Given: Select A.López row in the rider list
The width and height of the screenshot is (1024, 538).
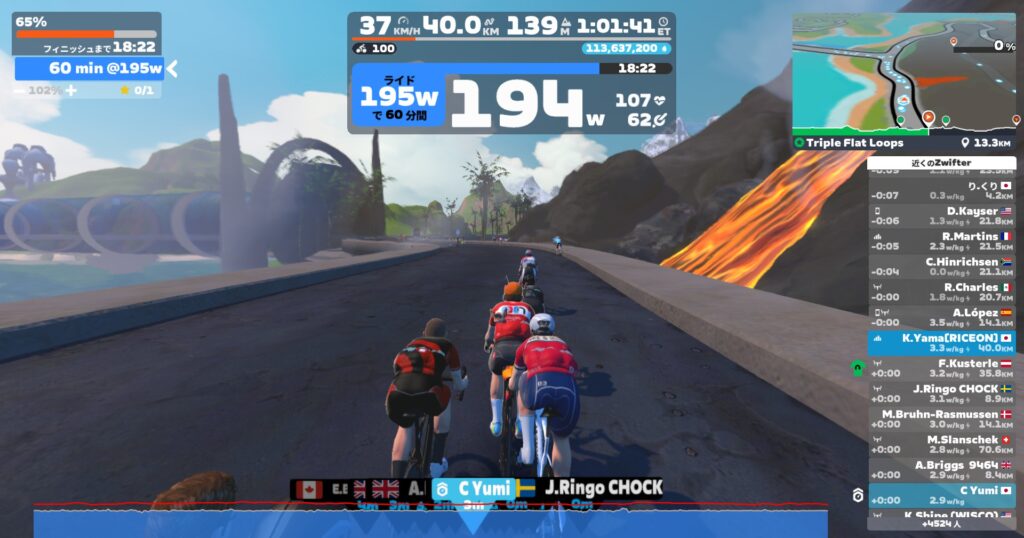Looking at the screenshot, I should [x=941, y=317].
